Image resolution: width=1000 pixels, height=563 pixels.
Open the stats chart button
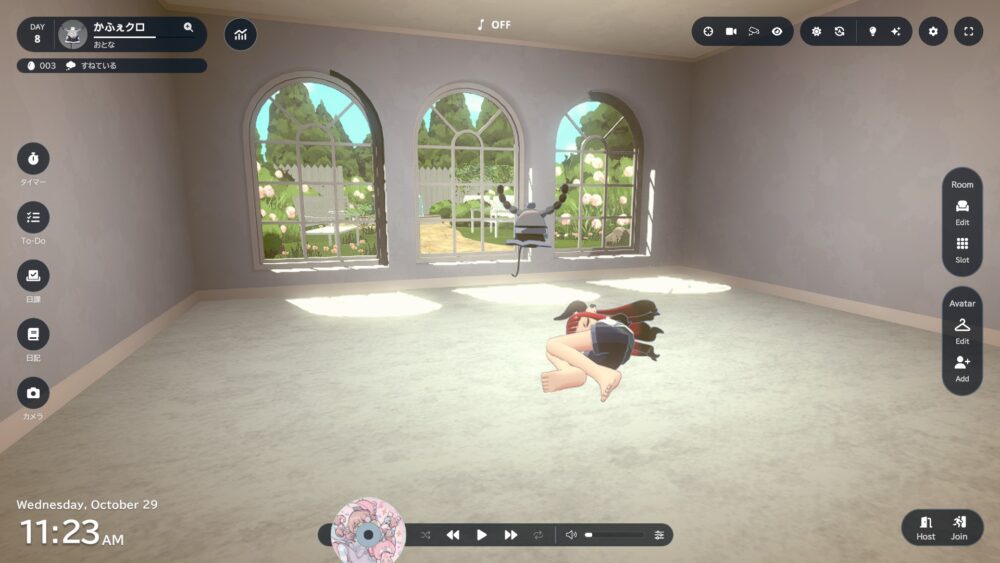click(240, 34)
